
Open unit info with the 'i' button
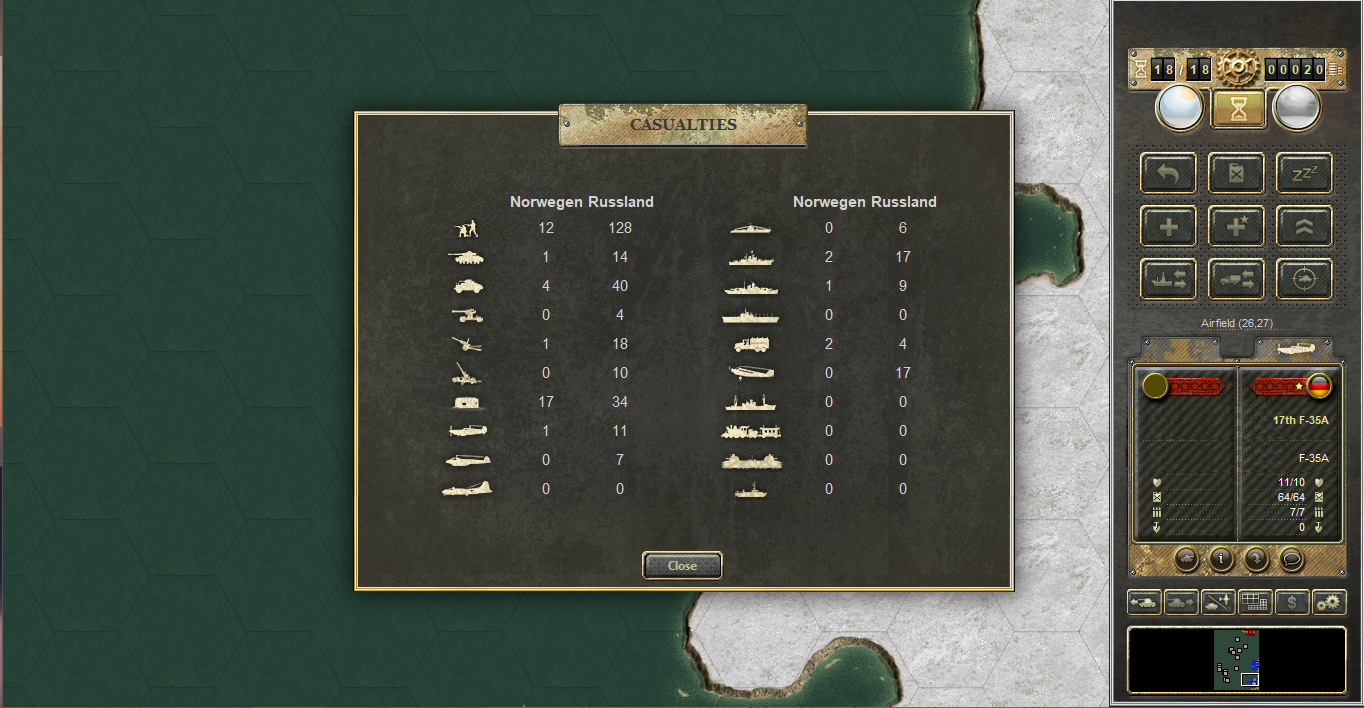click(x=1220, y=559)
